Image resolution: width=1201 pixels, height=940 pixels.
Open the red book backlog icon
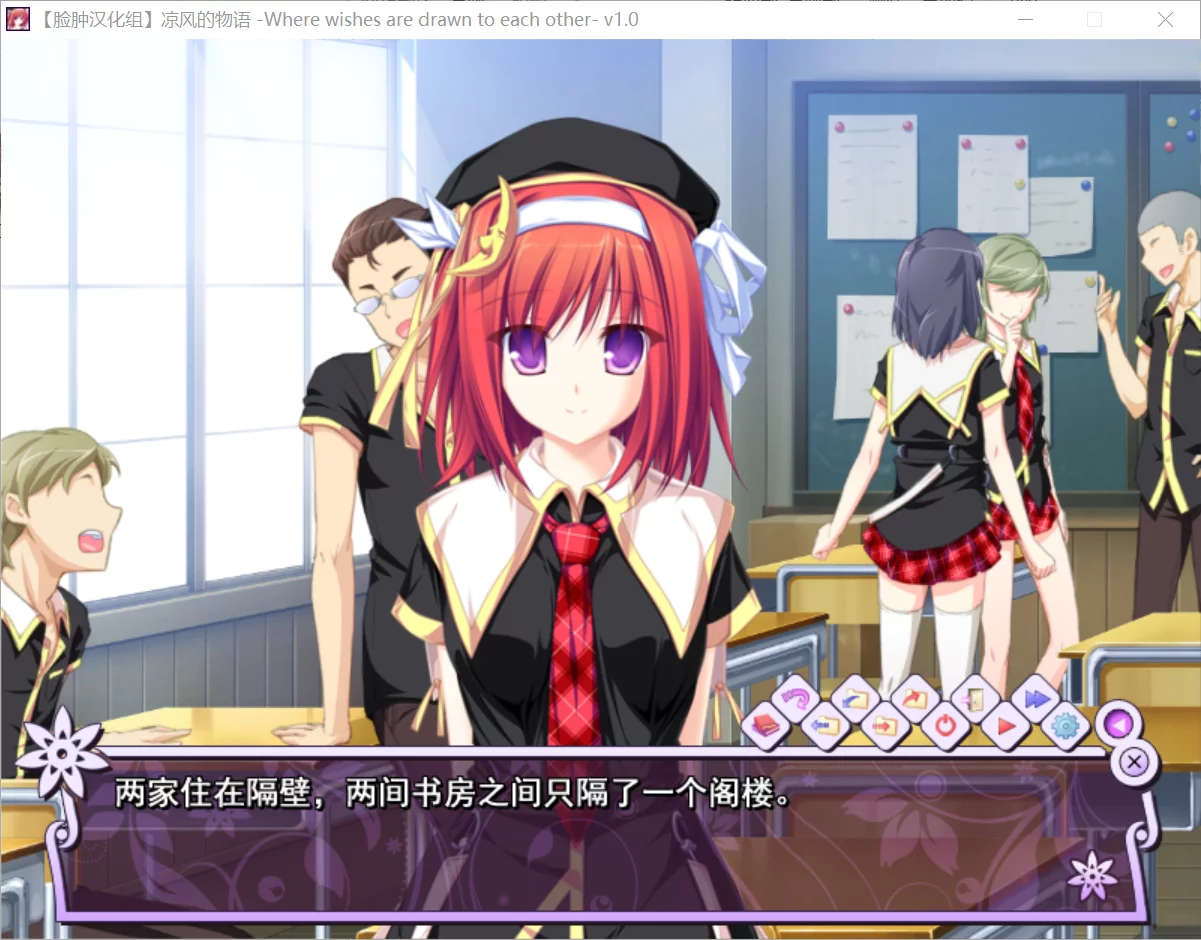click(765, 725)
